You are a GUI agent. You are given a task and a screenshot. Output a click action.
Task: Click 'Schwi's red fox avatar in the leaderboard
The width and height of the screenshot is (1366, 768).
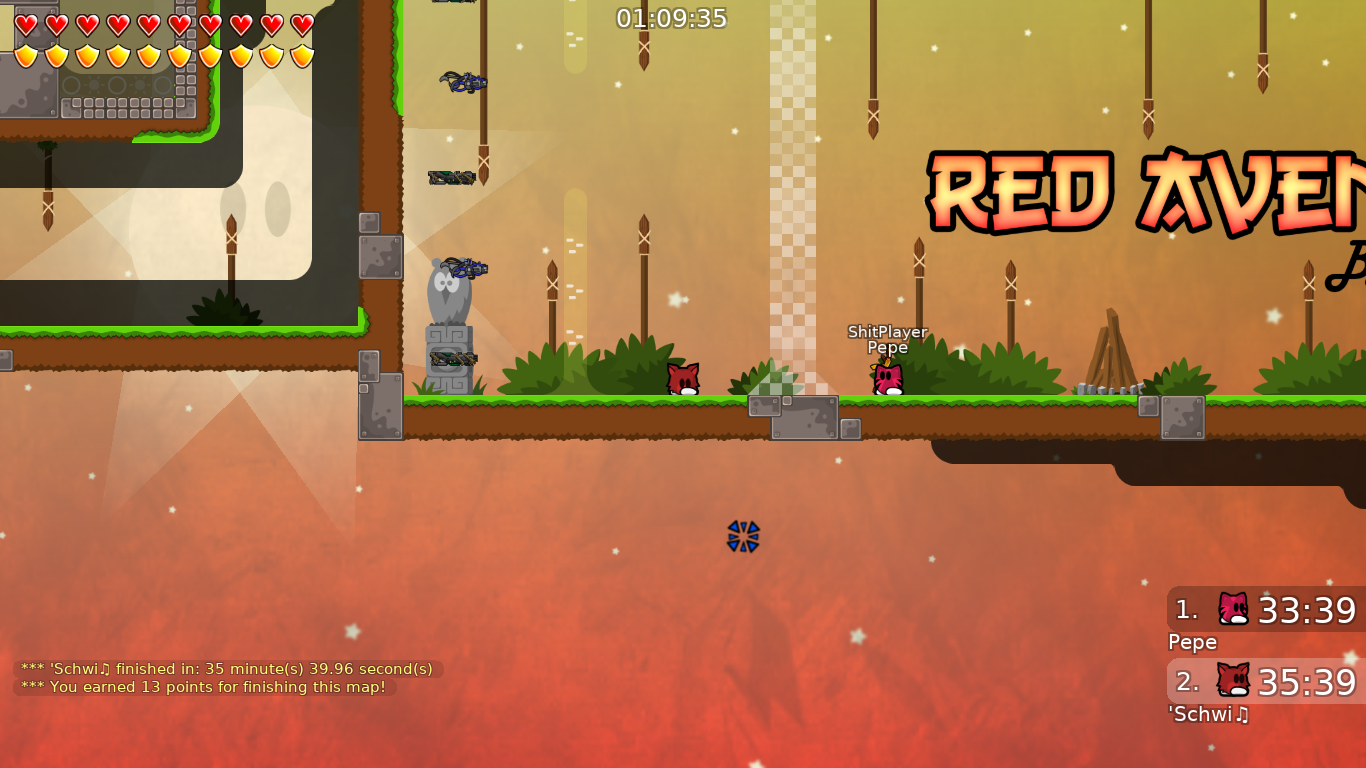point(1232,681)
